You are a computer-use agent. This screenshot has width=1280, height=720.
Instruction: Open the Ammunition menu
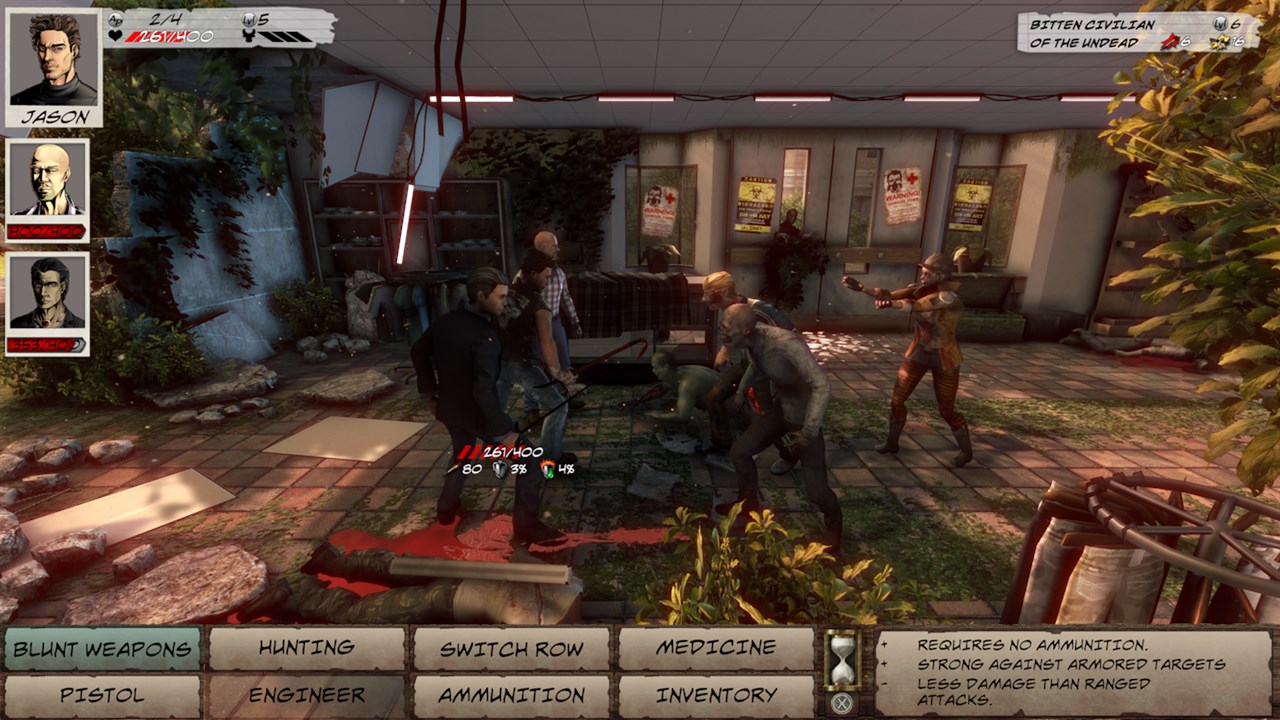(x=511, y=696)
